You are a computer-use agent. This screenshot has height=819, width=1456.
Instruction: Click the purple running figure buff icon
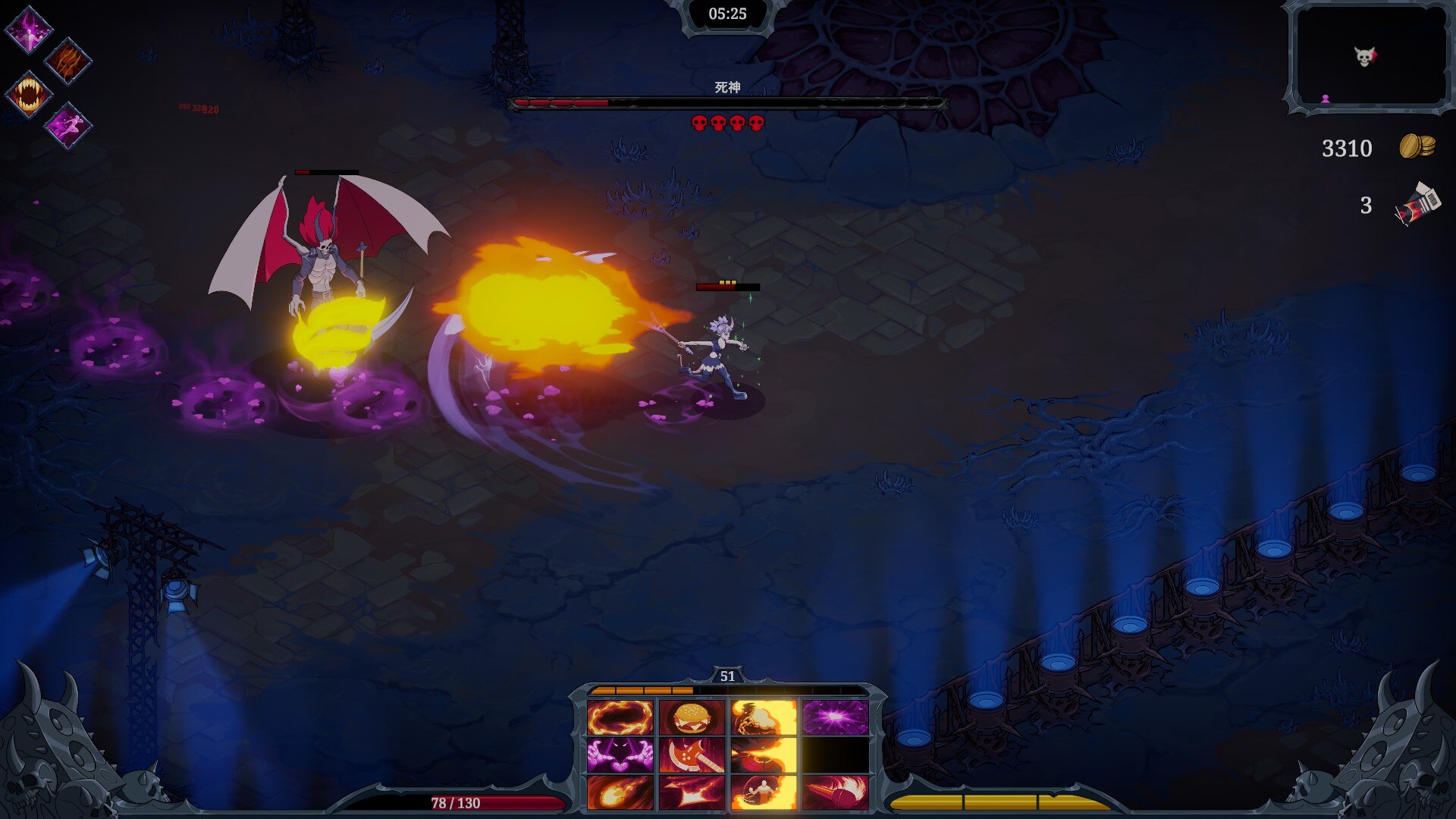pos(67,126)
